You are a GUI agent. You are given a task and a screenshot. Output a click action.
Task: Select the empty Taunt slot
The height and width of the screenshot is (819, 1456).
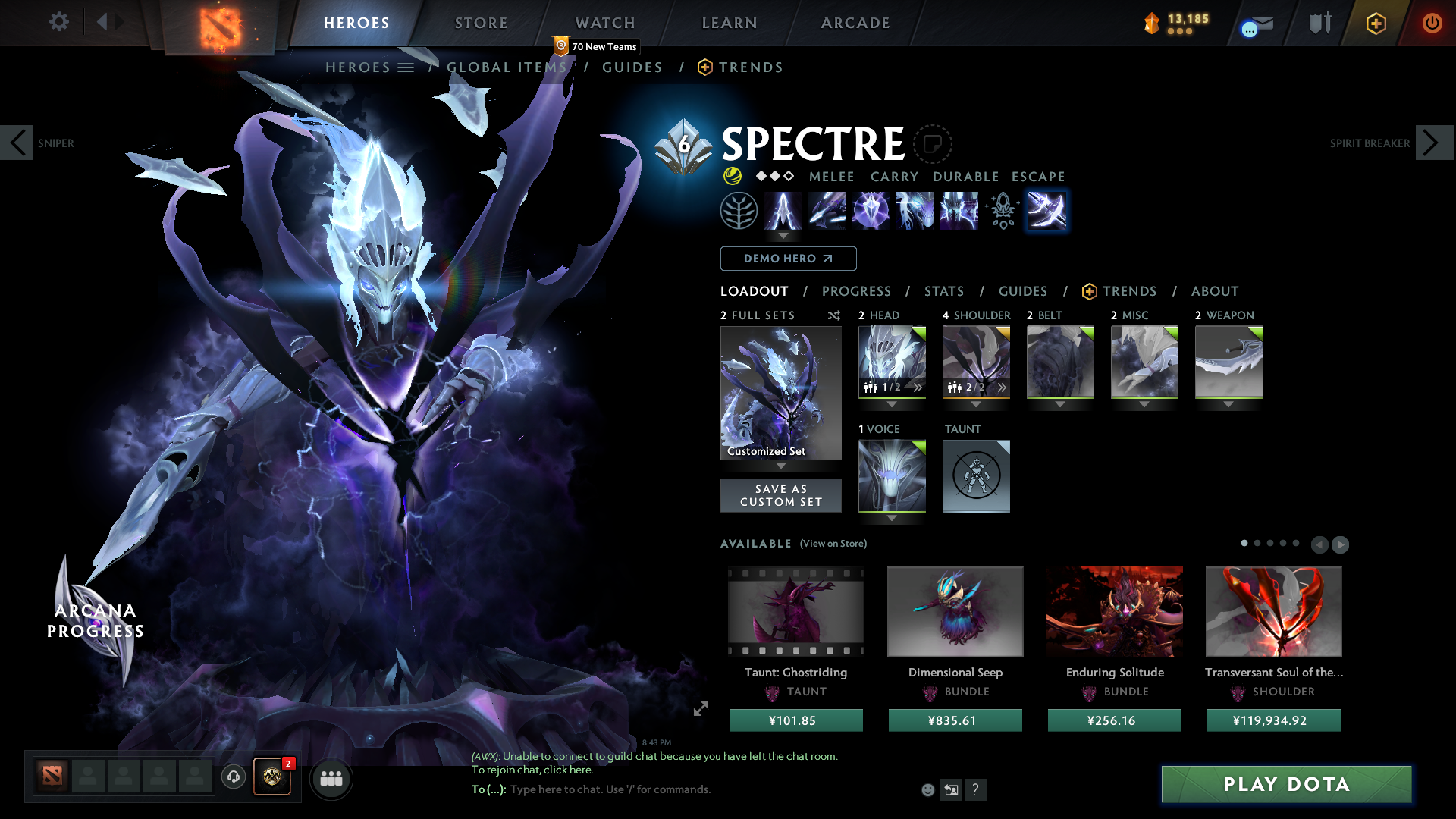[976, 476]
